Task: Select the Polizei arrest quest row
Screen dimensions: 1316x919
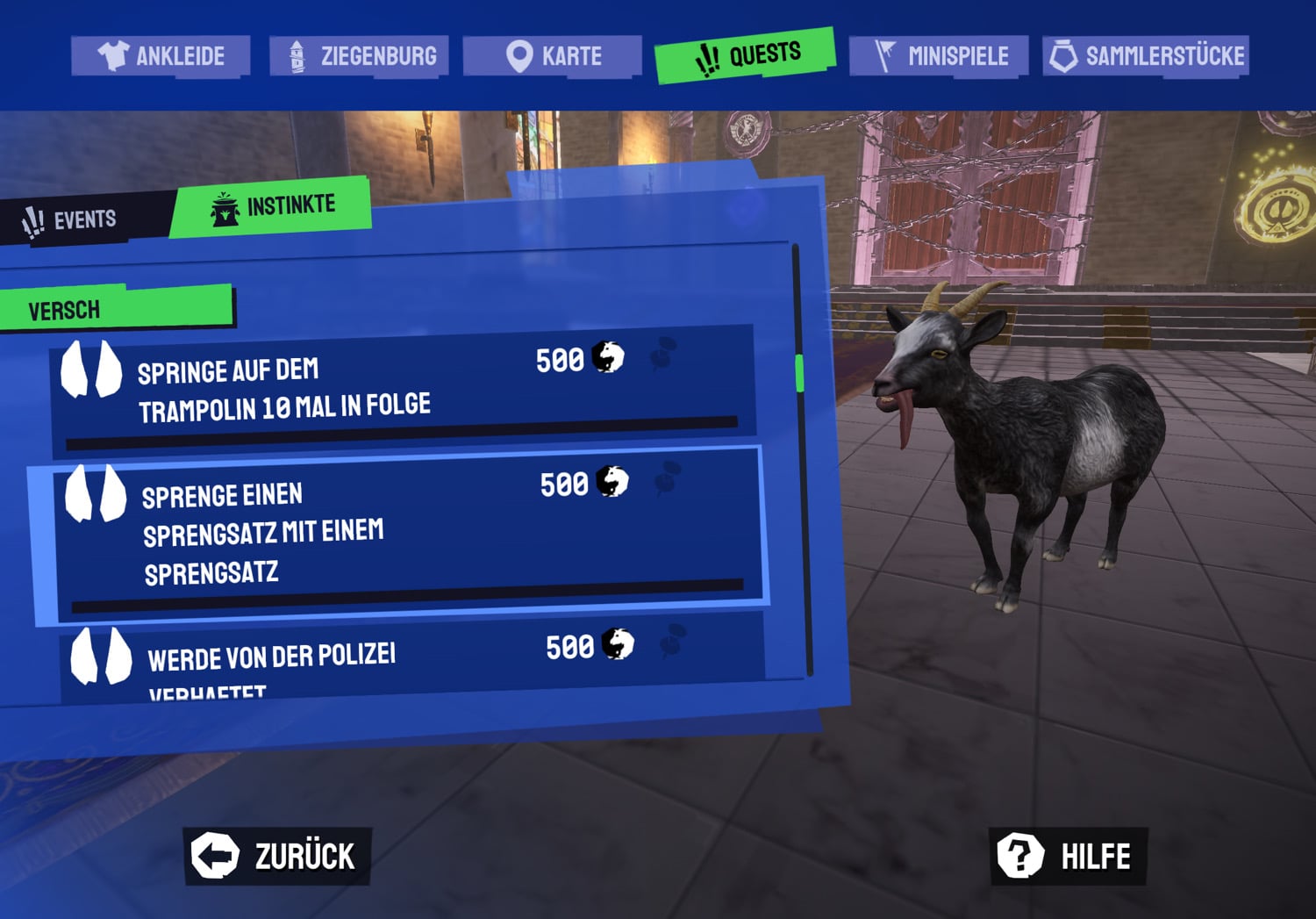Action: tap(412, 658)
